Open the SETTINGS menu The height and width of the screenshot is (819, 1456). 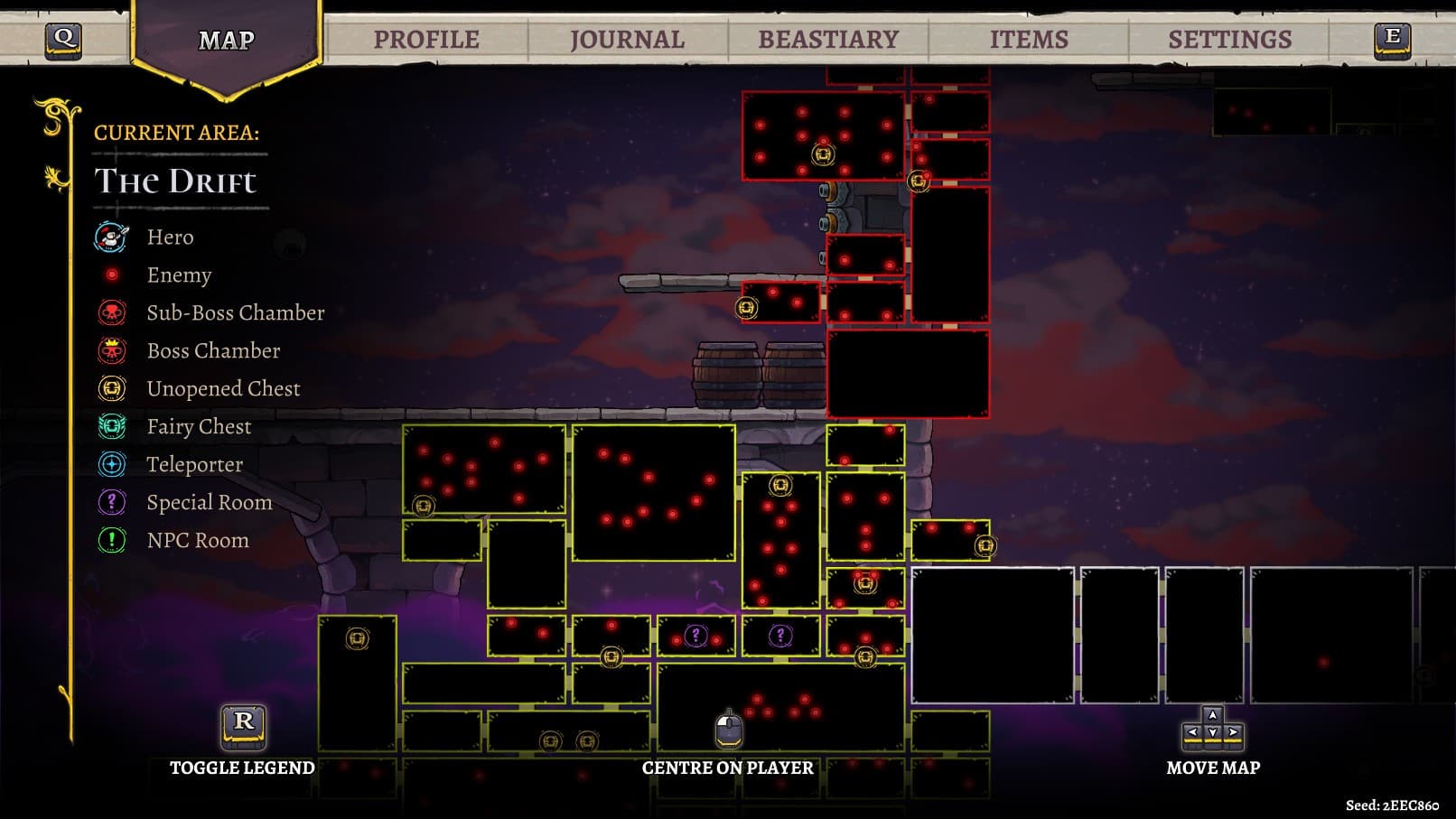[x=1229, y=39]
